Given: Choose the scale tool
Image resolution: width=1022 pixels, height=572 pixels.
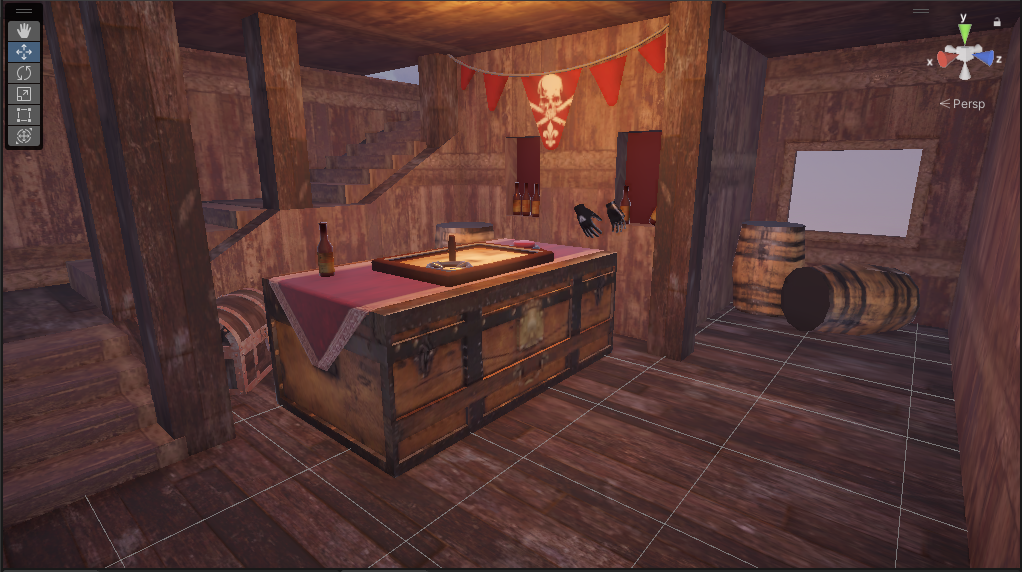Looking at the screenshot, I should [24, 93].
